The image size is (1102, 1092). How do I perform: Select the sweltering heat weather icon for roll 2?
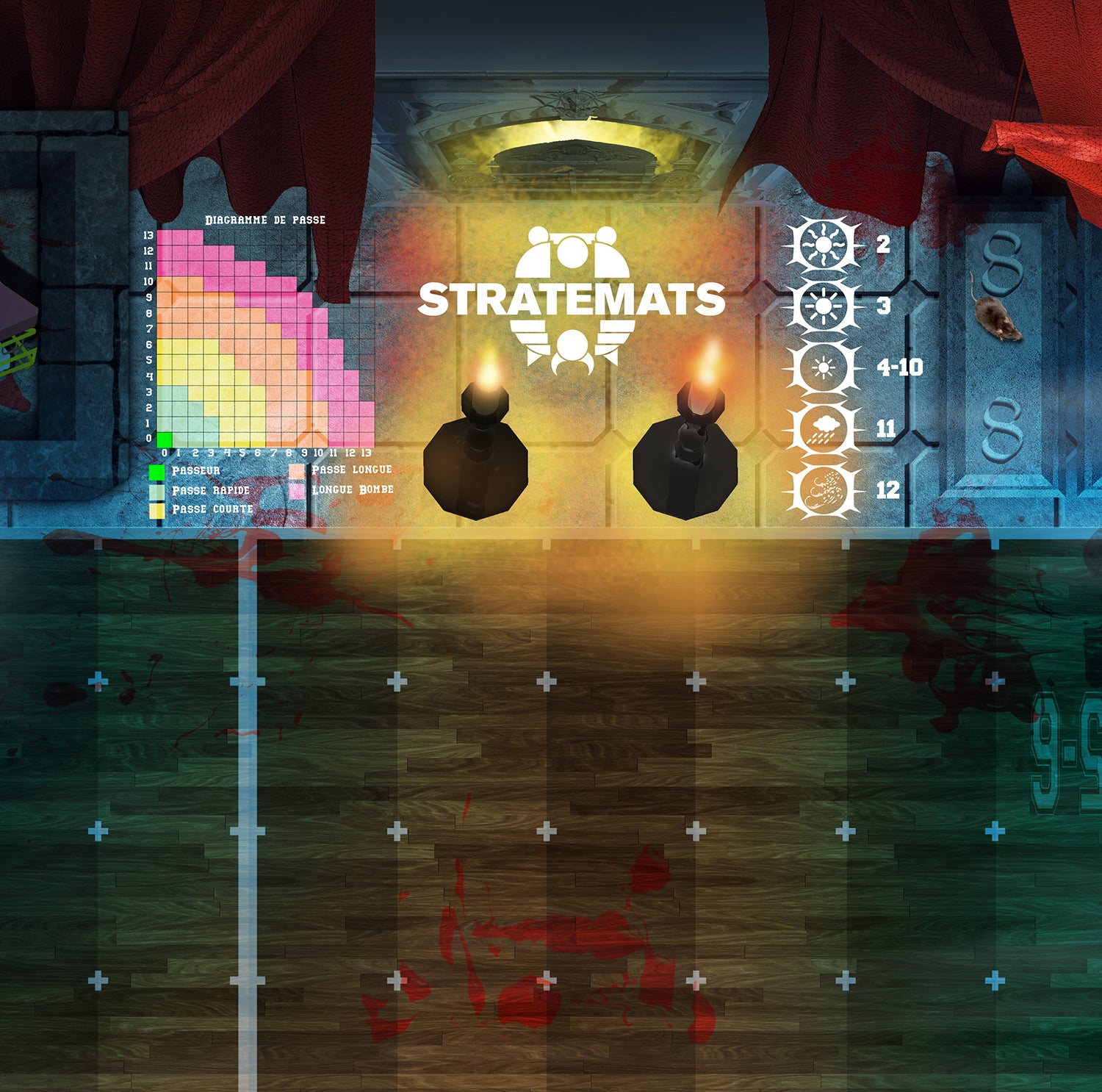pos(823,245)
